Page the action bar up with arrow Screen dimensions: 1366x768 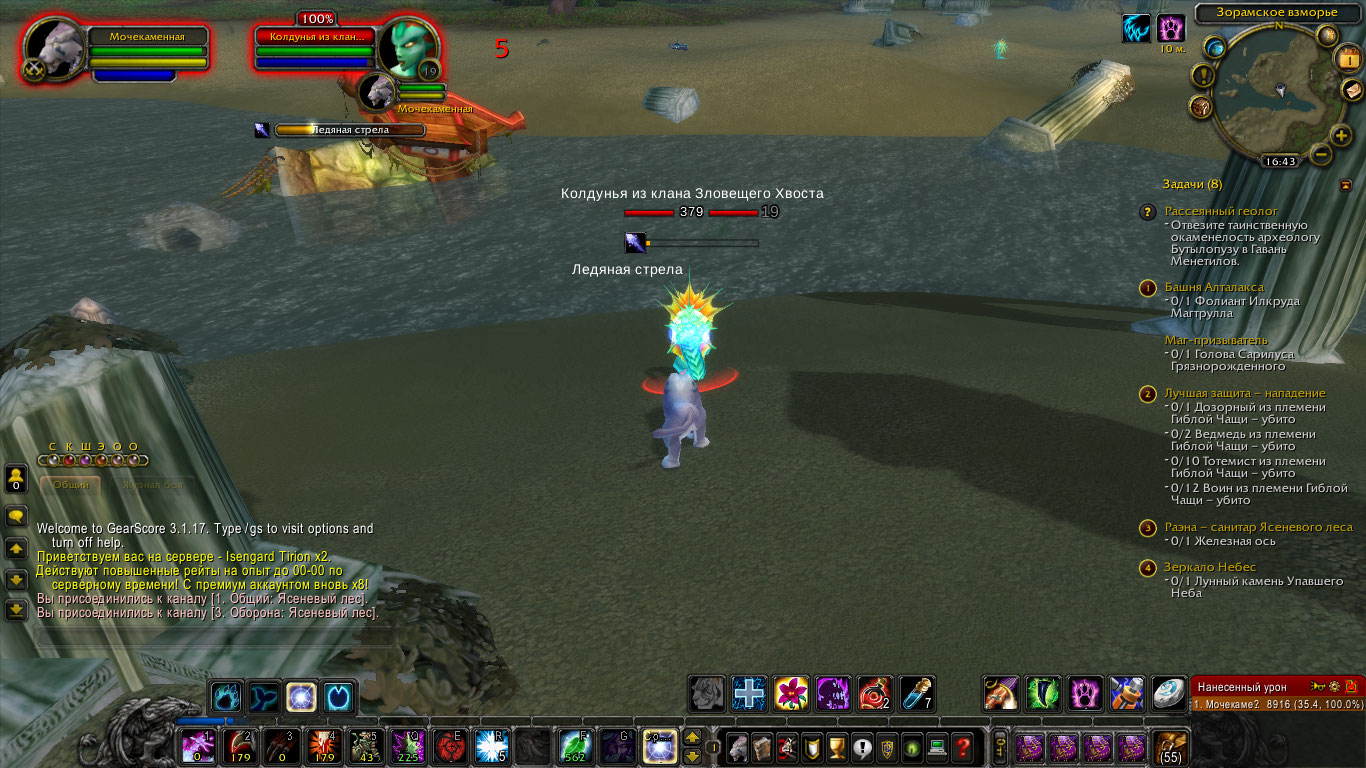pos(692,738)
